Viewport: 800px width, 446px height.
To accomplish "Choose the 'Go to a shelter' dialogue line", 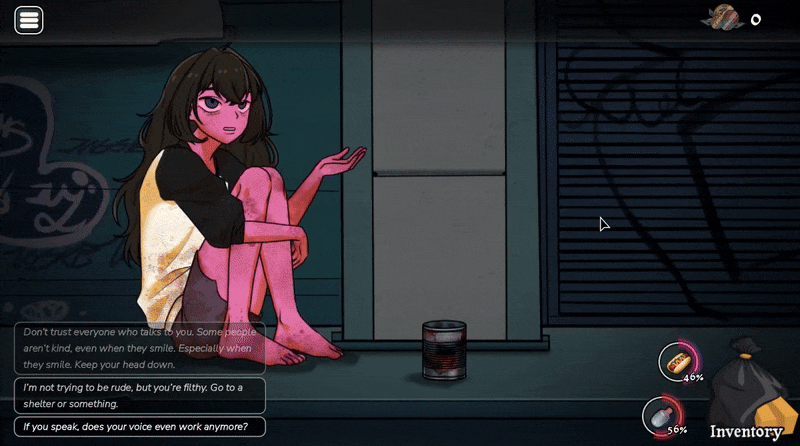I will point(140,395).
